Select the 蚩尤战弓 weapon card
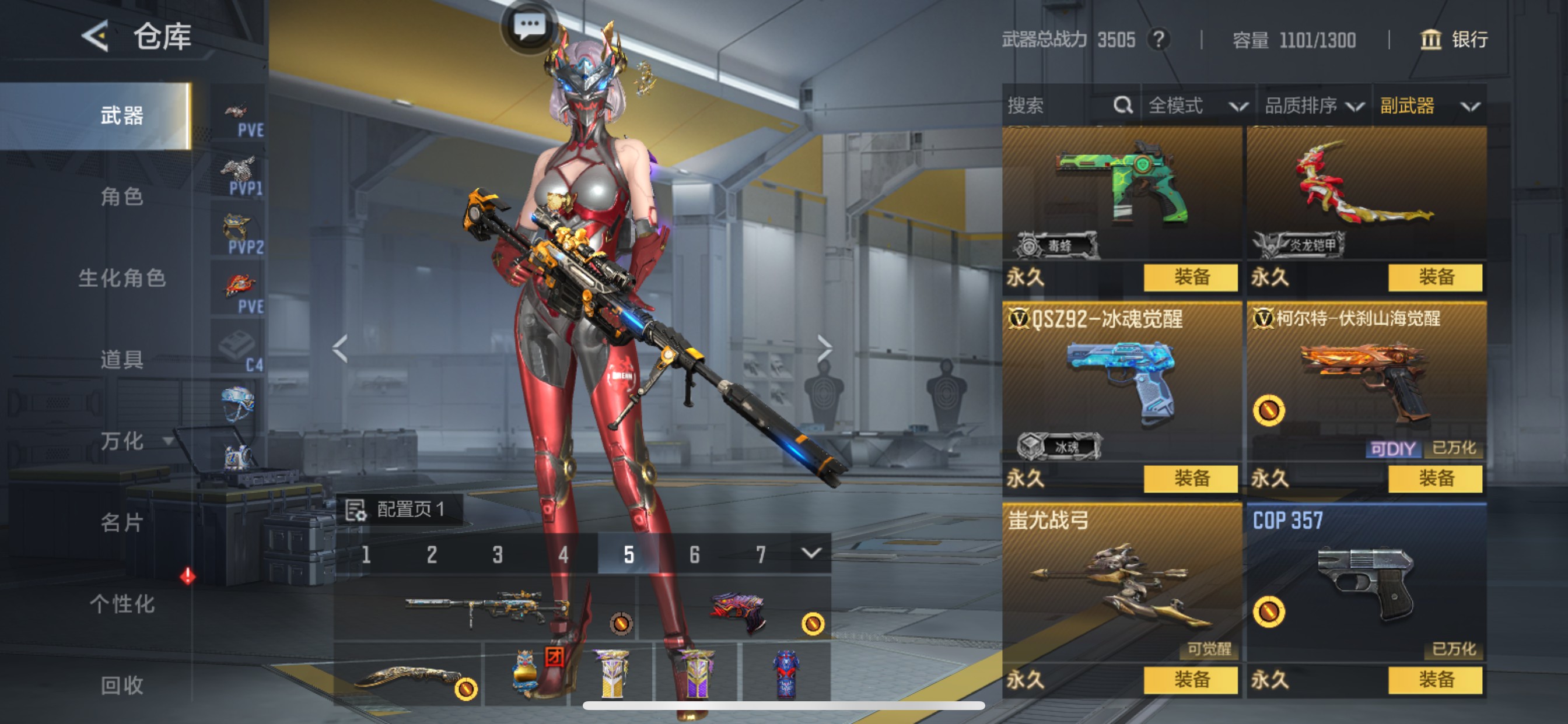The height and width of the screenshot is (724, 1568). [1121, 581]
